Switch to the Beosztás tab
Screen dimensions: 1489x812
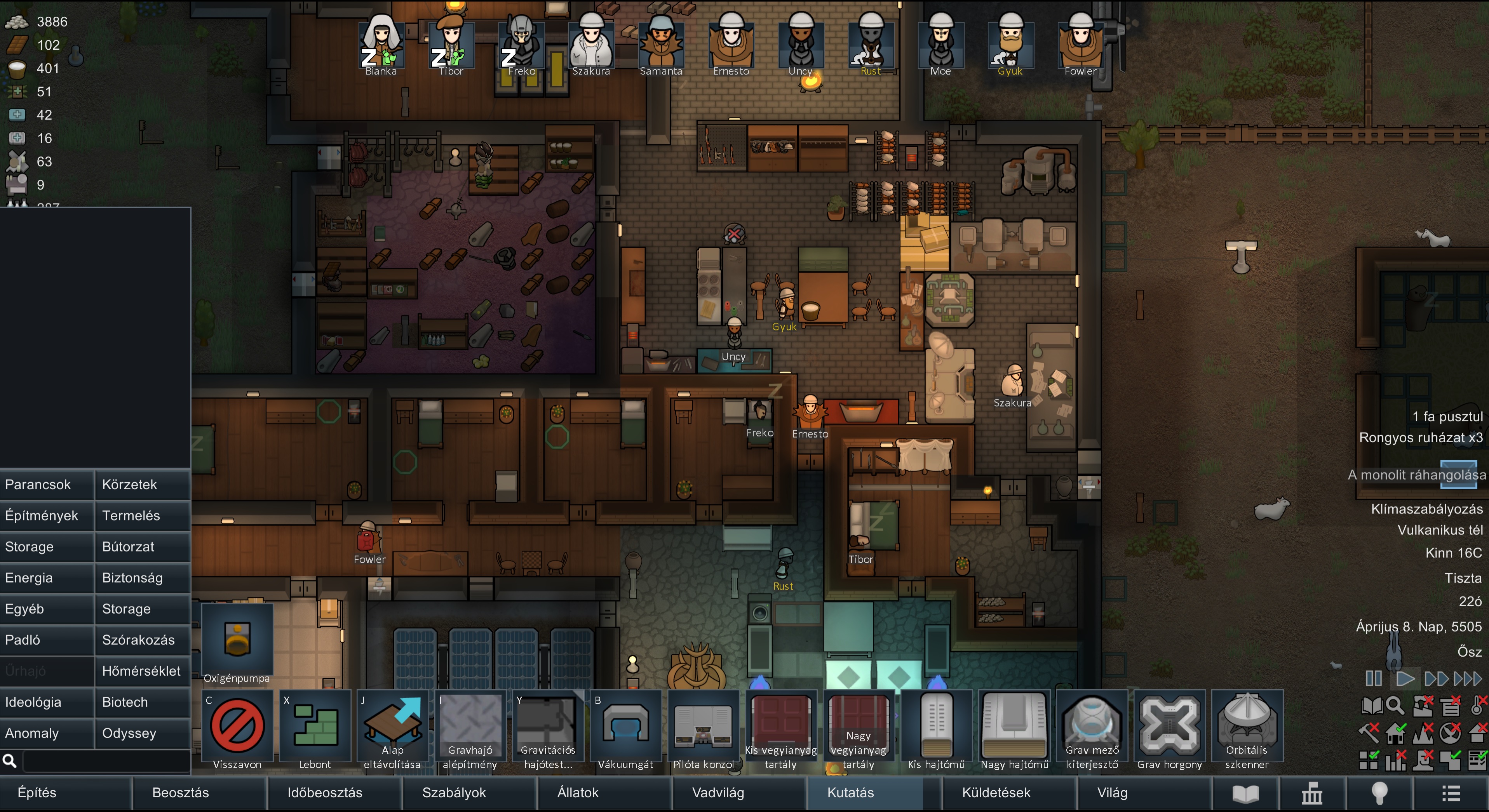click(x=180, y=792)
